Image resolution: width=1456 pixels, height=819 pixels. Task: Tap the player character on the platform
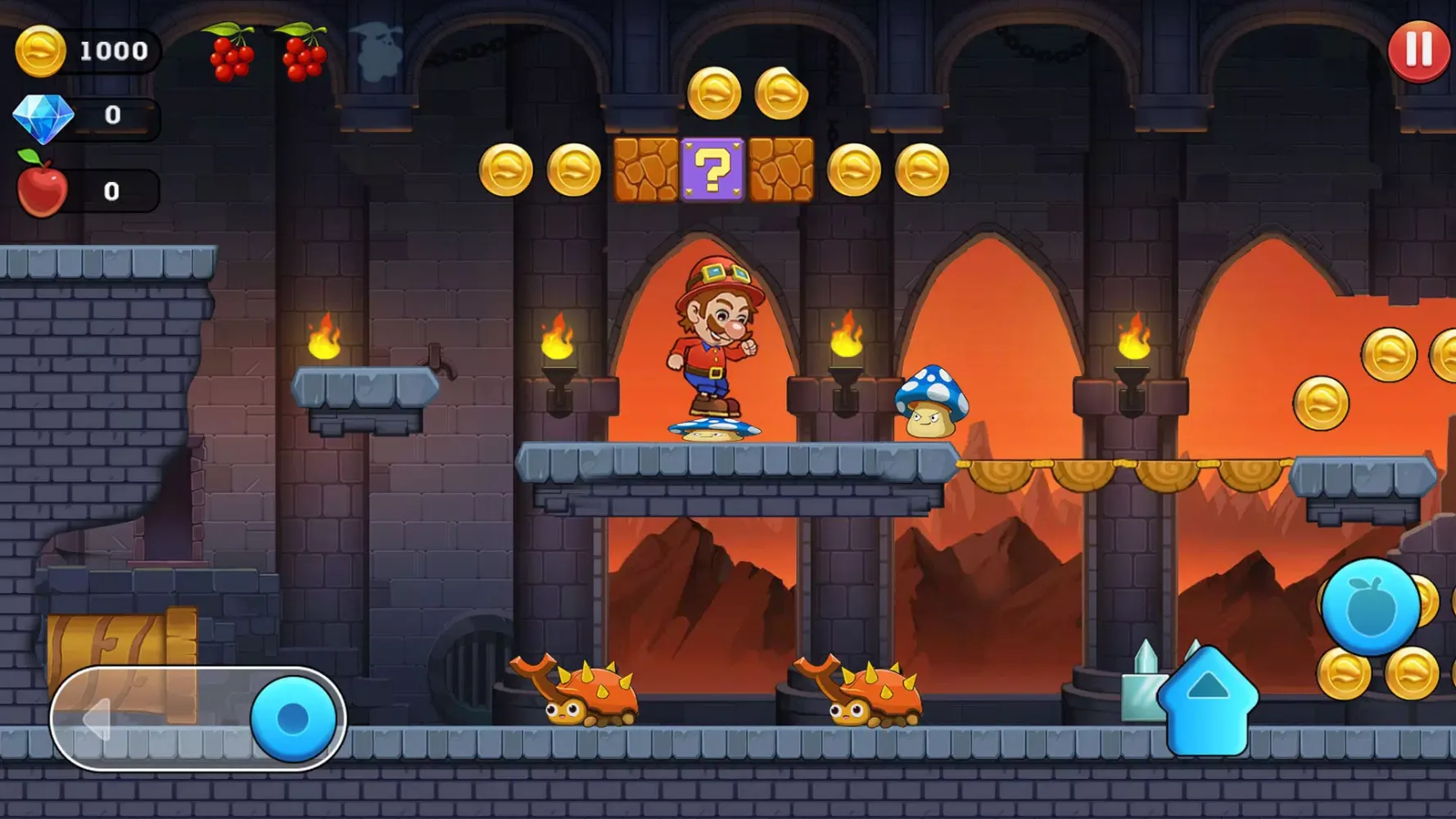click(x=714, y=336)
